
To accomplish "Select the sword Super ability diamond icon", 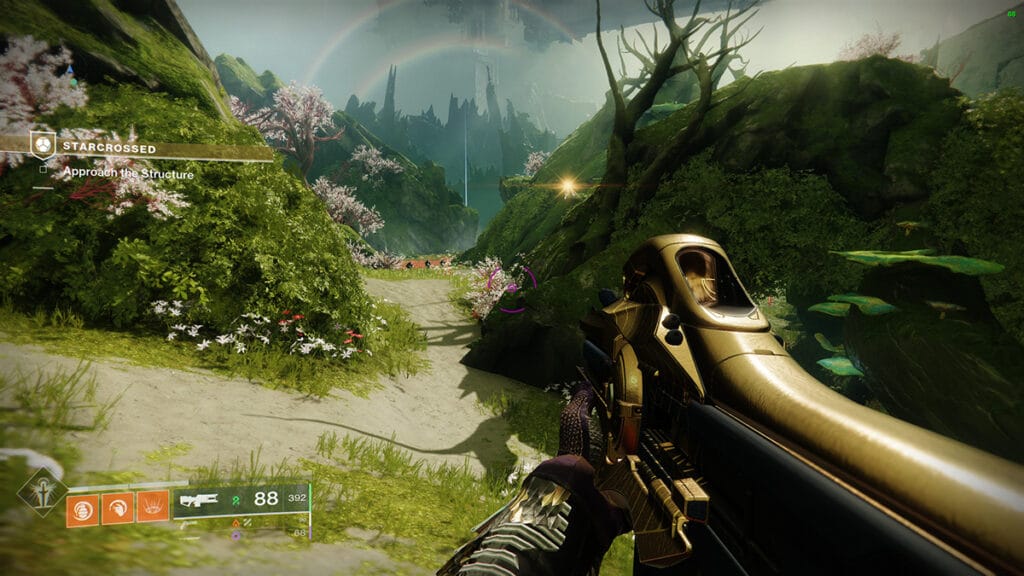I will [42, 492].
